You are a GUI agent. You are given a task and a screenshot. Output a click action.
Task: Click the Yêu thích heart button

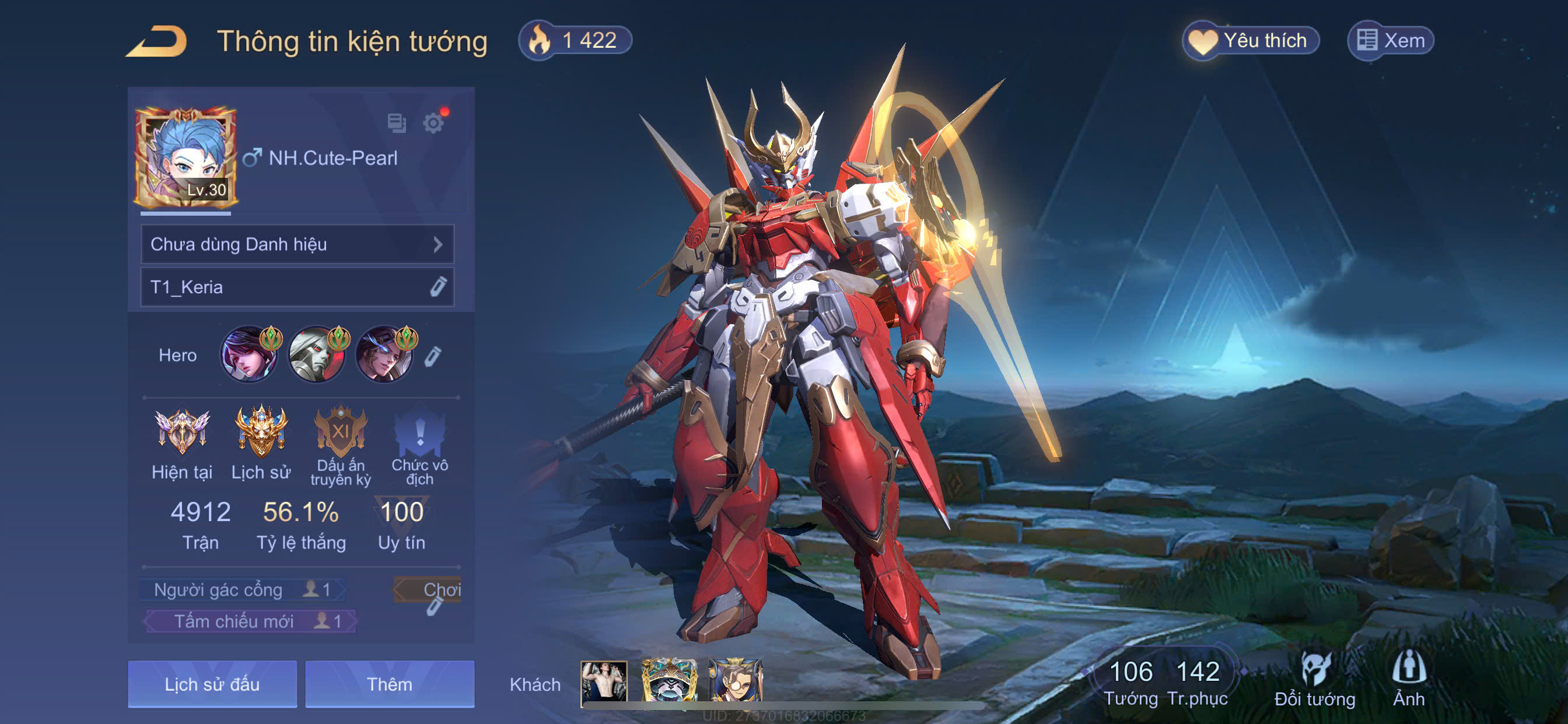[1250, 41]
